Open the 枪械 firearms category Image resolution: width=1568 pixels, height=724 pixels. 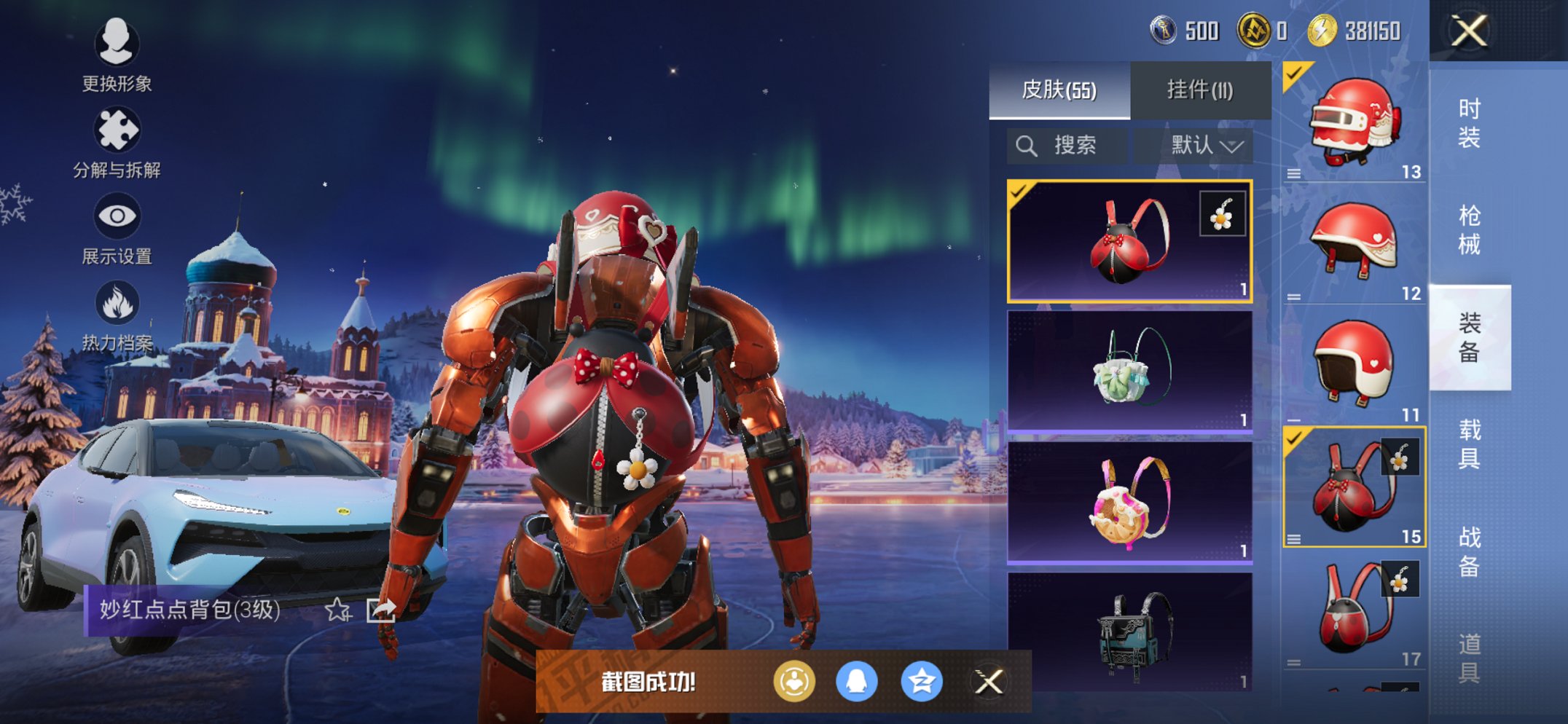pos(1469,230)
